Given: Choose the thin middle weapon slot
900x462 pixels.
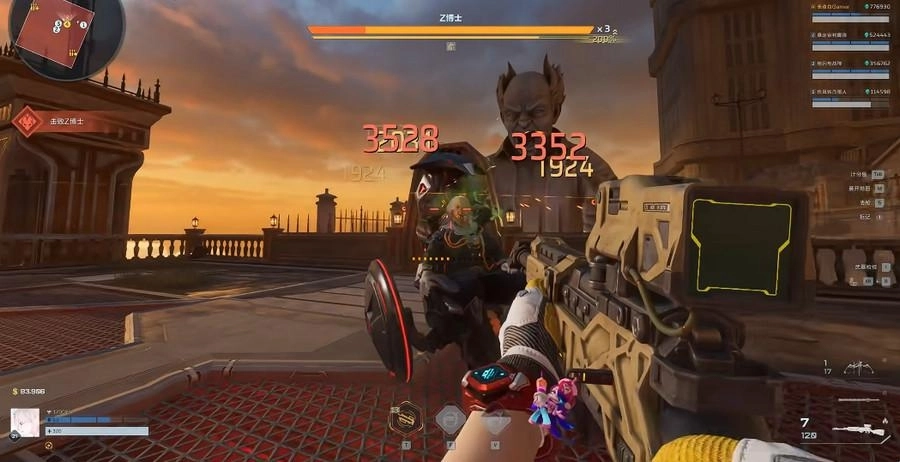Looking at the screenshot, I should tap(857, 400).
